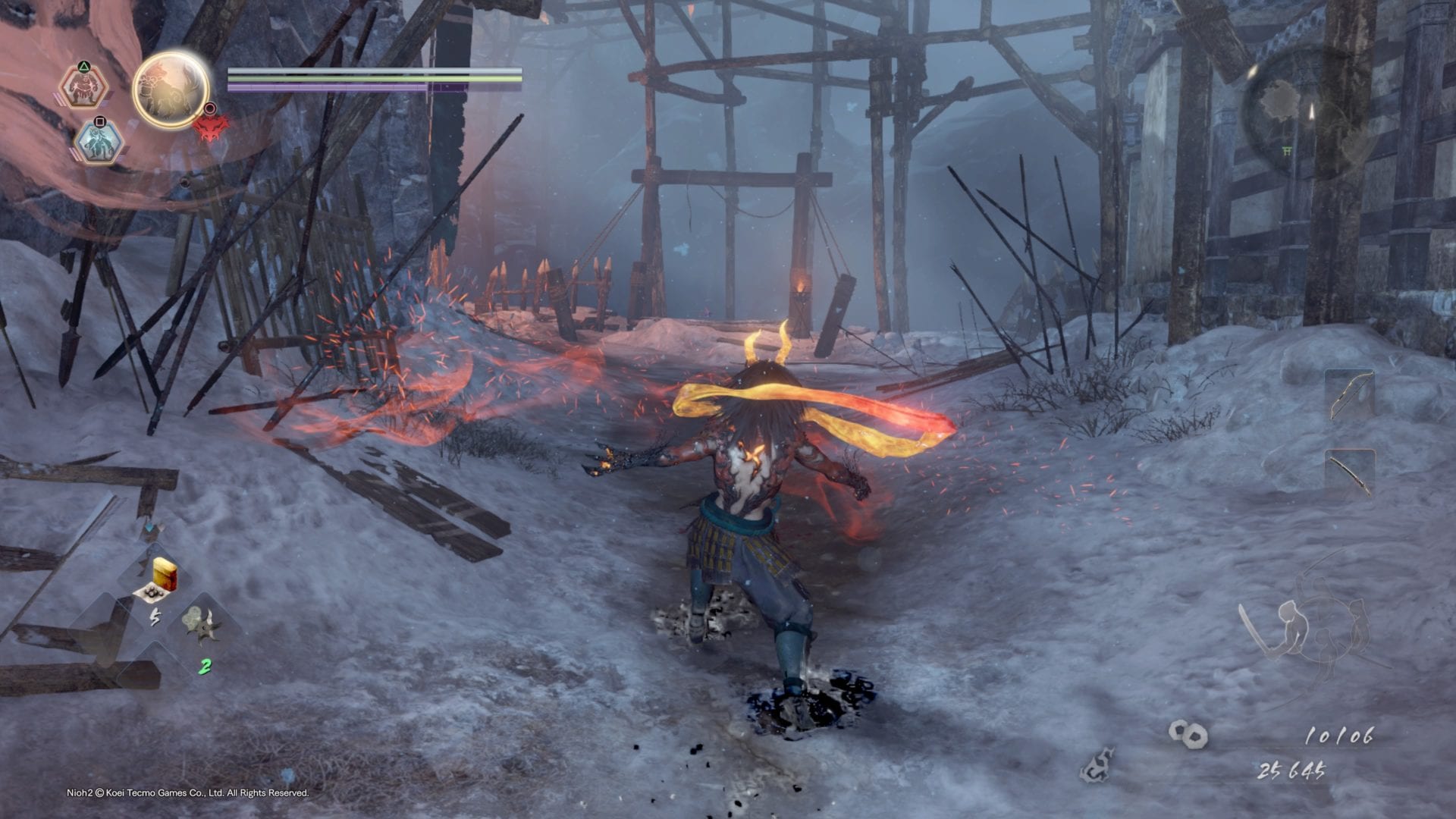Activate the blue yokai ability icon
Screen dimensions: 1456x819
click(x=99, y=142)
